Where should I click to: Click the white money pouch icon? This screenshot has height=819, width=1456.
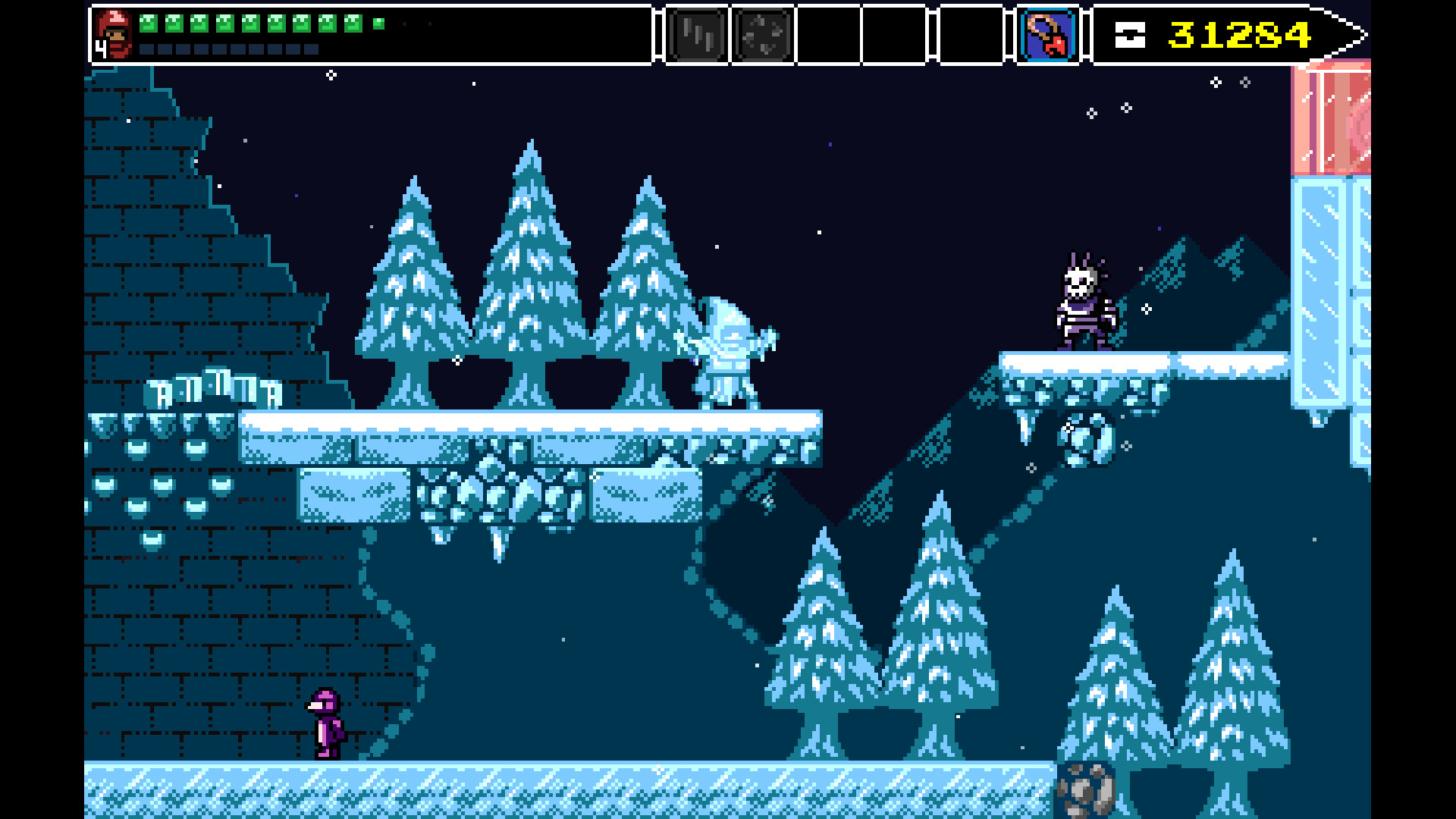tap(1129, 34)
